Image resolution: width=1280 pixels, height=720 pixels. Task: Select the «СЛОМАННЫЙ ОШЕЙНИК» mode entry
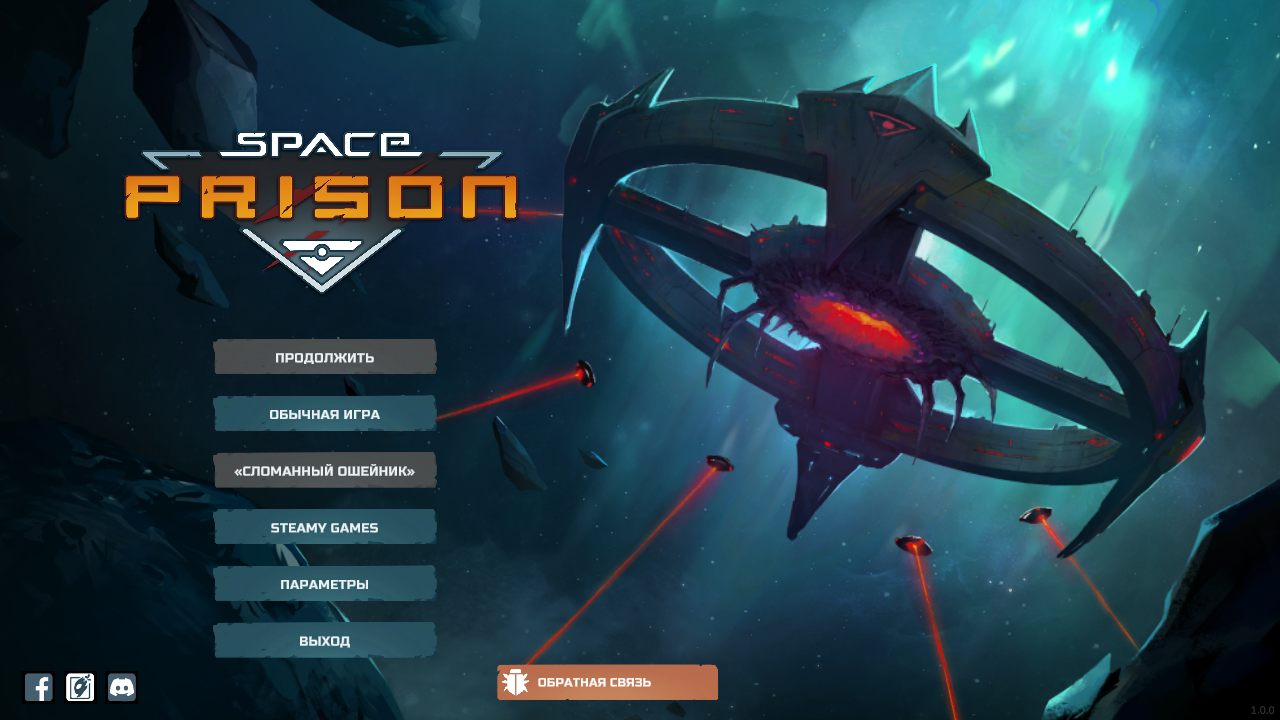coord(324,469)
